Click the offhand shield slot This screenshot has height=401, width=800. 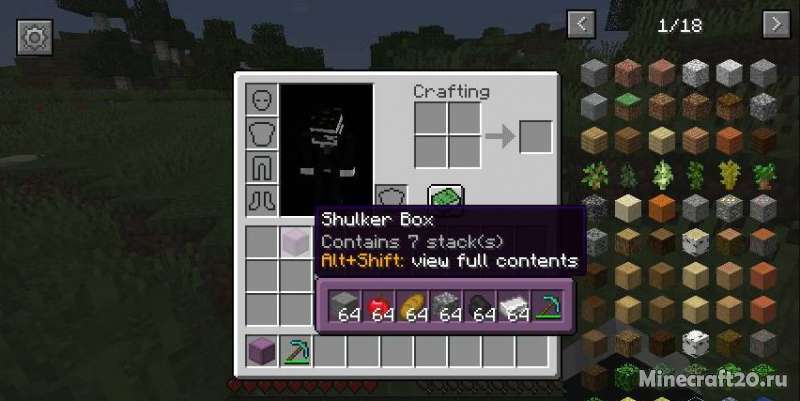[x=391, y=199]
